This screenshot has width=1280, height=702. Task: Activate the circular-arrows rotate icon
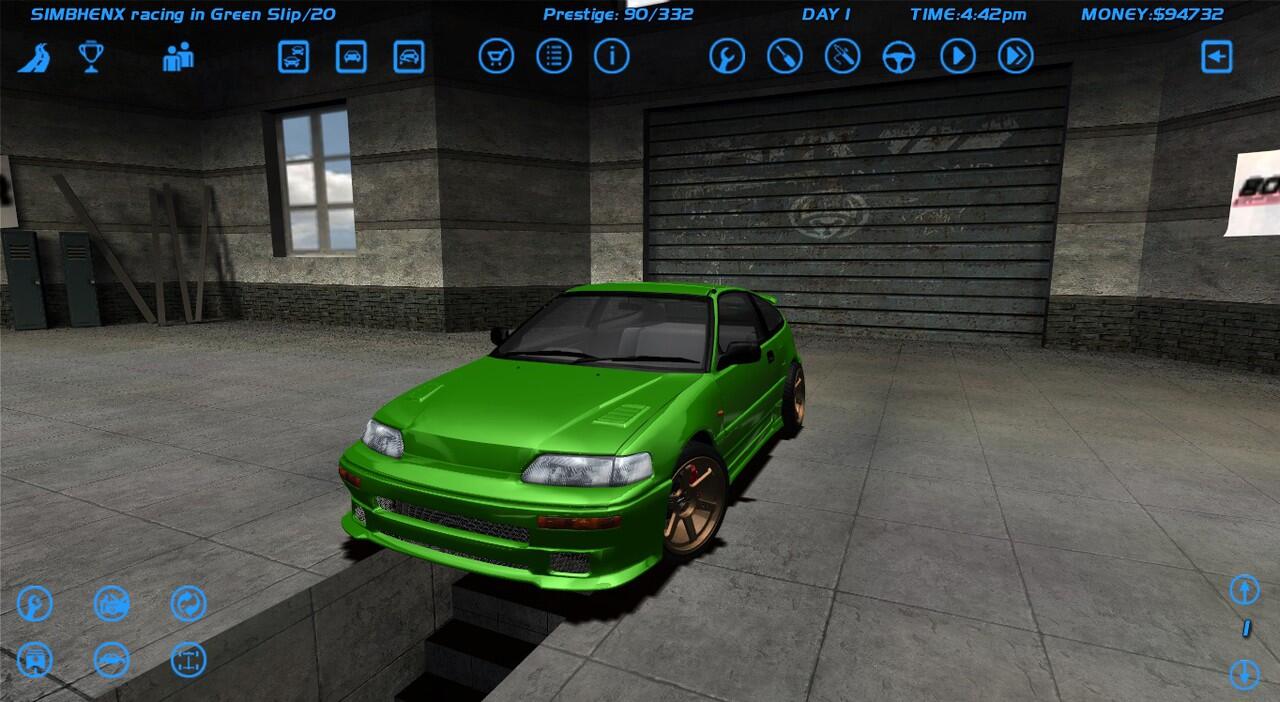pyautogui.click(x=188, y=604)
